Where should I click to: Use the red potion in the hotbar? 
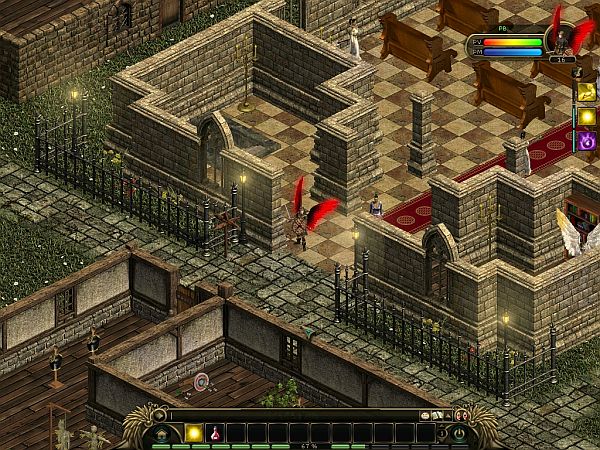(x=215, y=433)
